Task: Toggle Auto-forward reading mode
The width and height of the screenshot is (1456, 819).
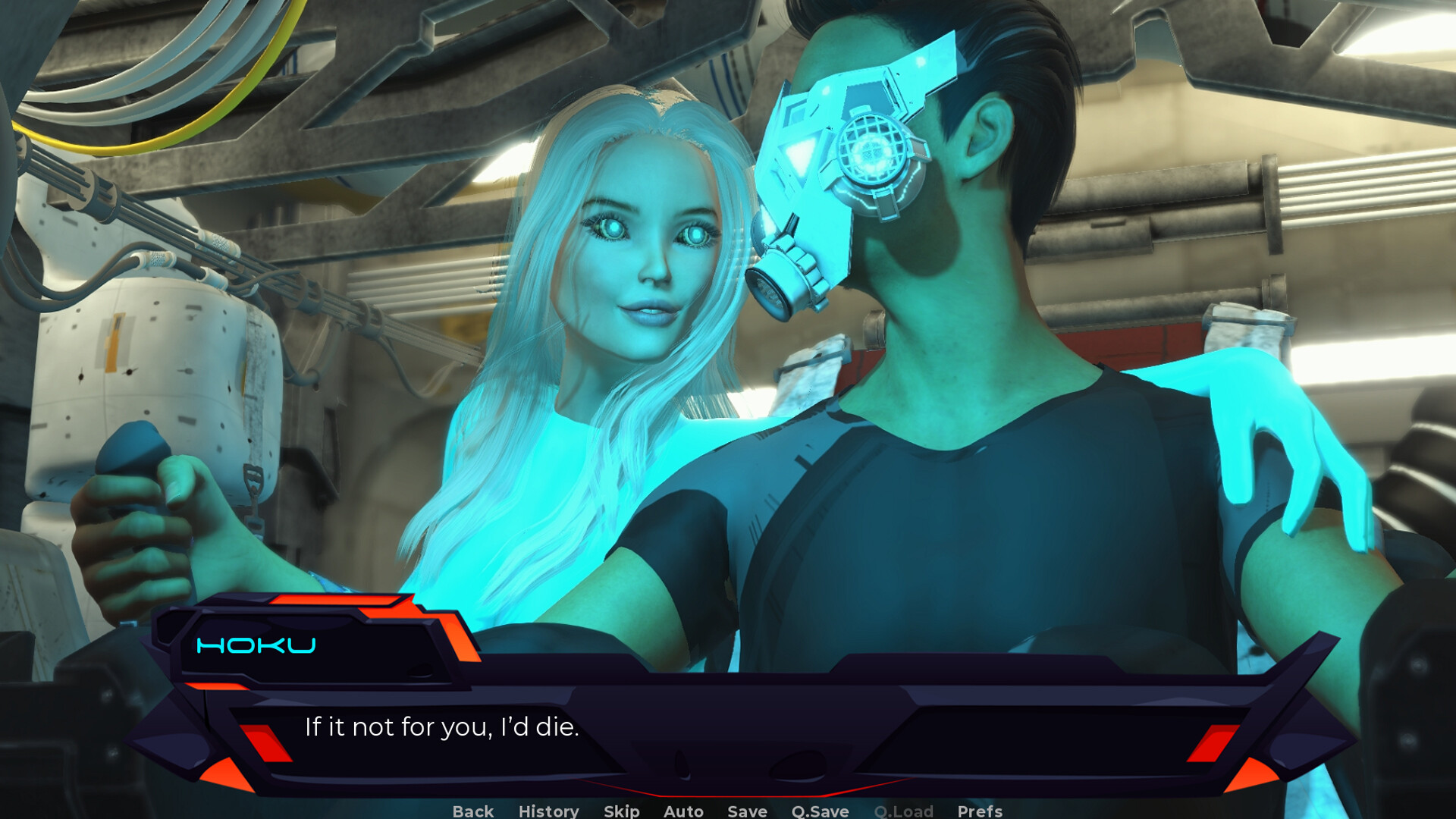Action: [682, 811]
